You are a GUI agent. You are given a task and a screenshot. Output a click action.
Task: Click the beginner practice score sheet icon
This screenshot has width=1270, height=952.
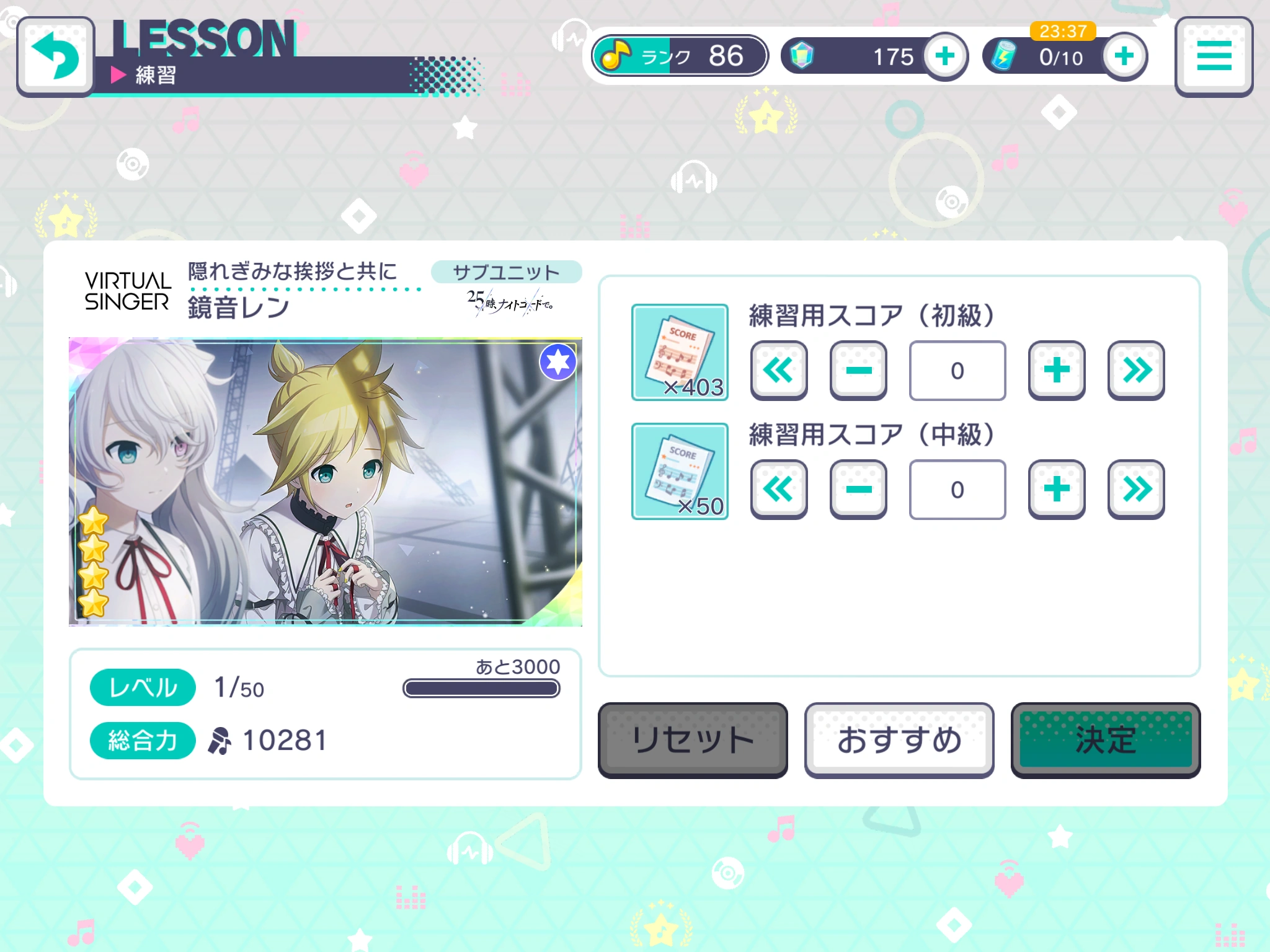click(680, 353)
